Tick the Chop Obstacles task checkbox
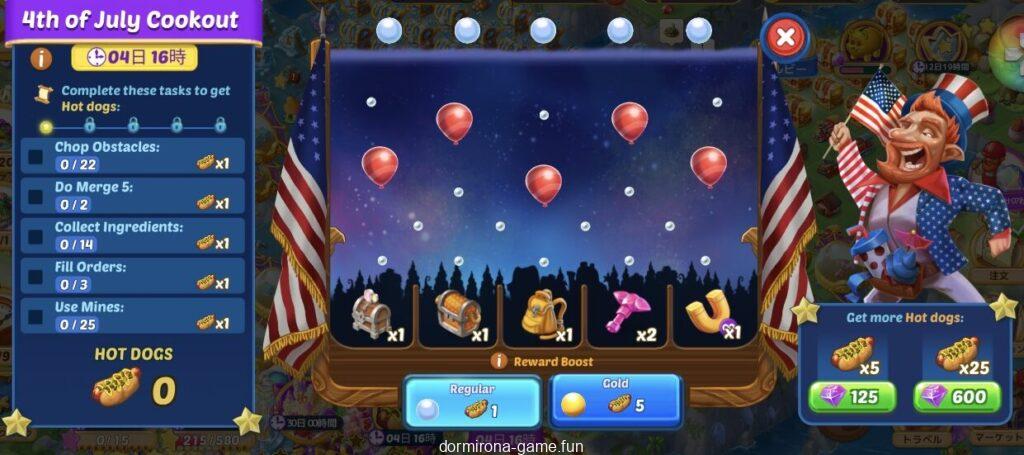 coord(36,156)
